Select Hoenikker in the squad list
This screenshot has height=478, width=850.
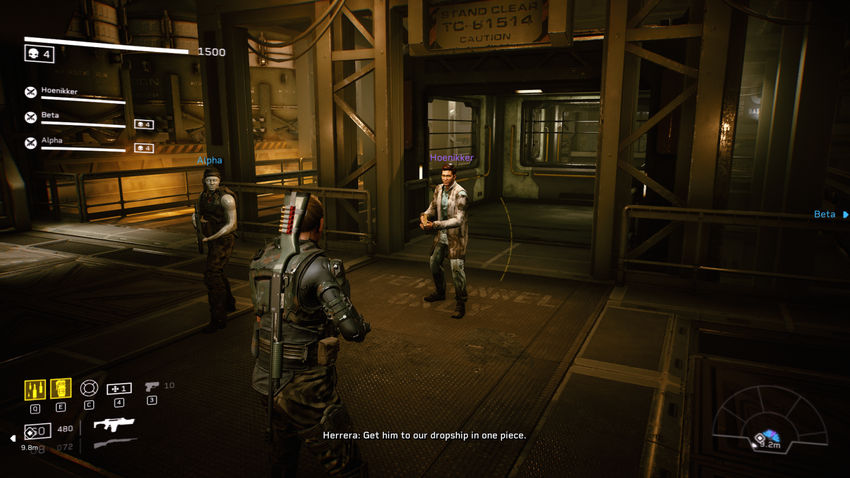[x=60, y=92]
